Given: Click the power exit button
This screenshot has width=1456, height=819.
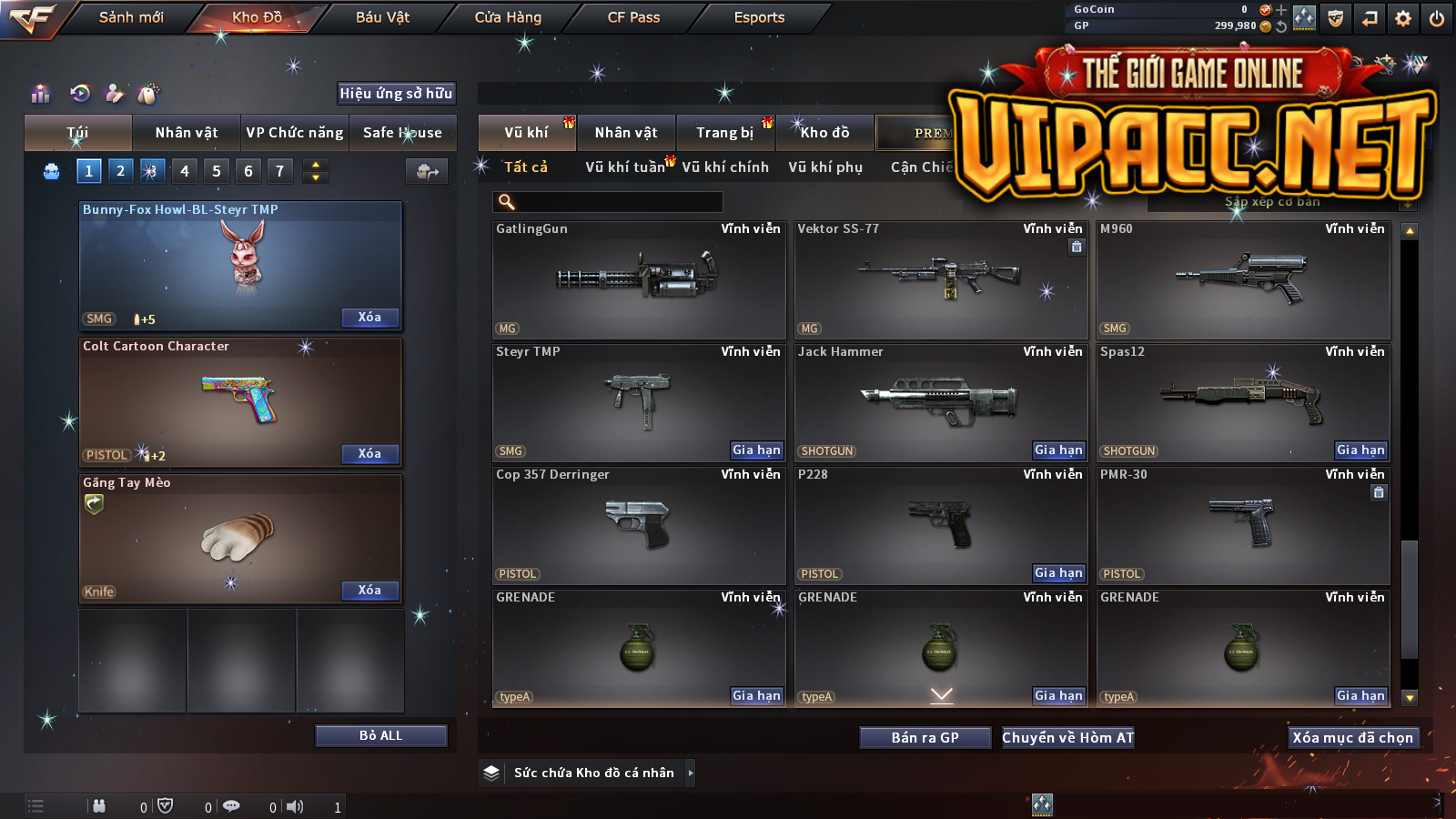Looking at the screenshot, I should [x=1437, y=18].
